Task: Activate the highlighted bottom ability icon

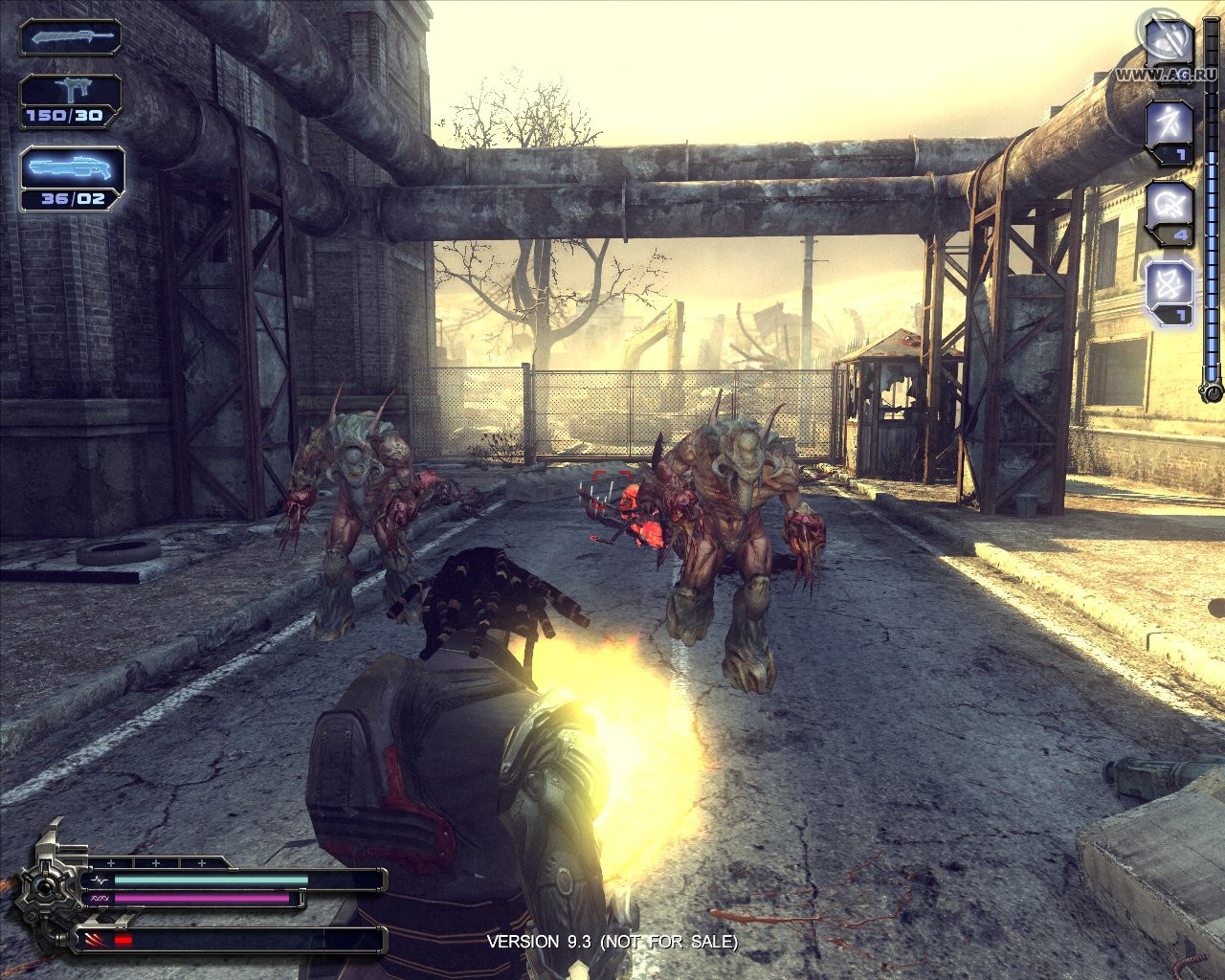Action: pyautogui.click(x=1169, y=285)
